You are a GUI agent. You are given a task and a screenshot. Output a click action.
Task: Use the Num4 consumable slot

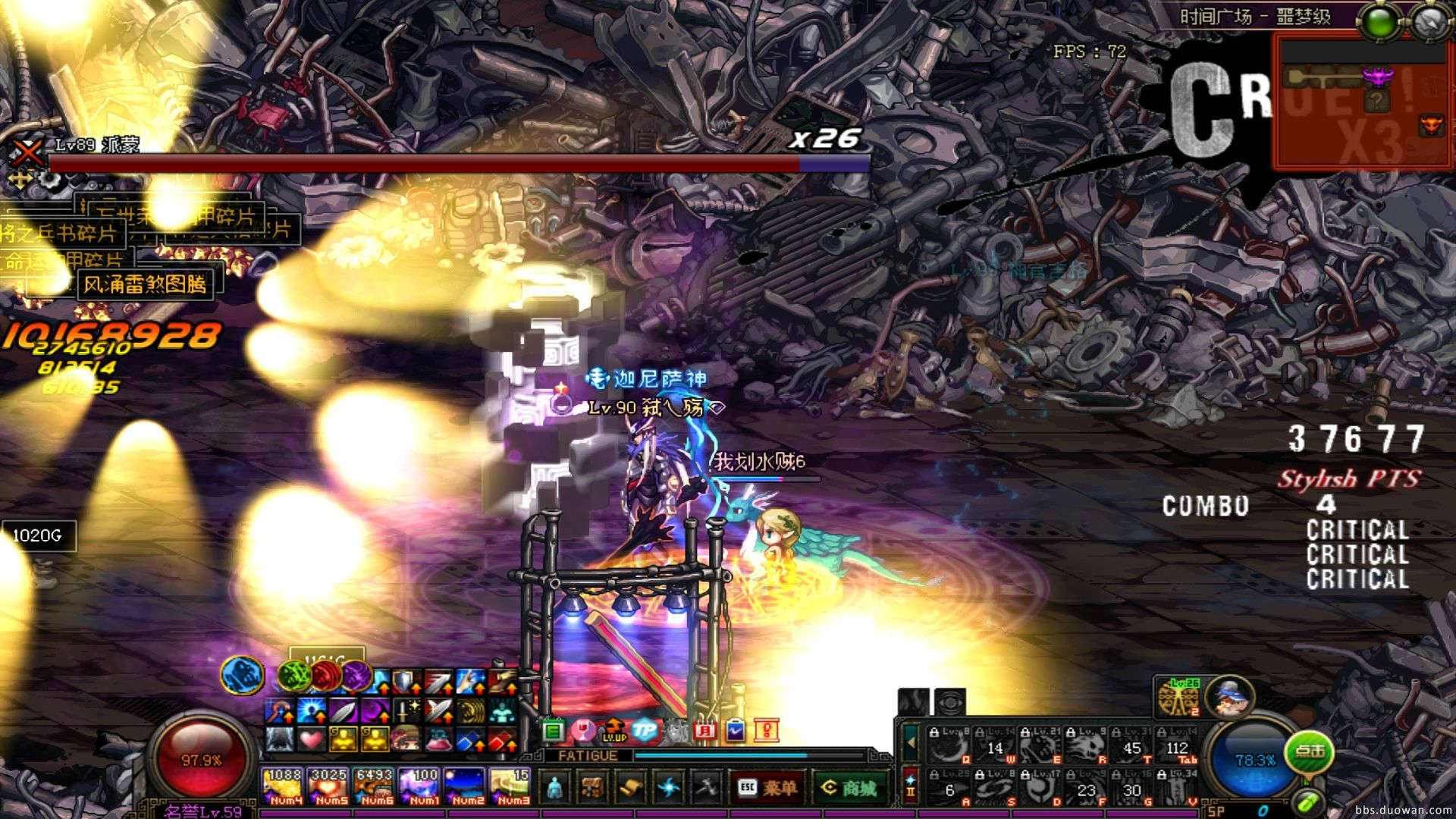[283, 787]
